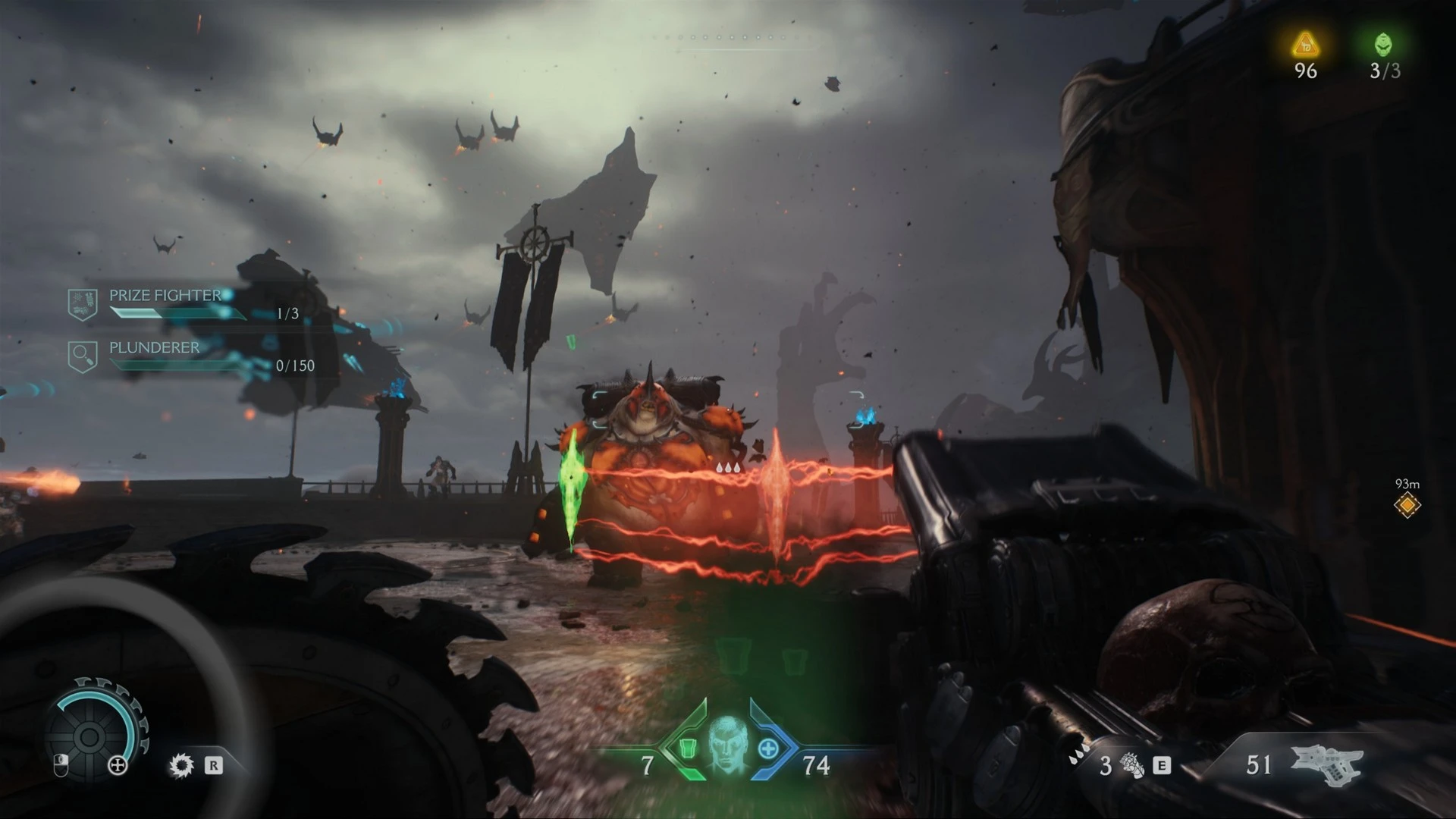The width and height of the screenshot is (1456, 819).
Task: Click the green armor icon
Action: [687, 748]
